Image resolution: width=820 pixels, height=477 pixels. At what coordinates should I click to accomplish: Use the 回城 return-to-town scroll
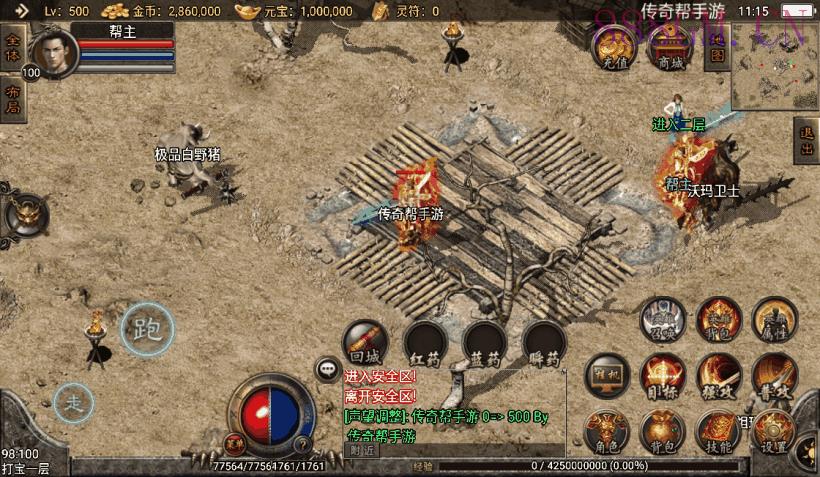365,342
